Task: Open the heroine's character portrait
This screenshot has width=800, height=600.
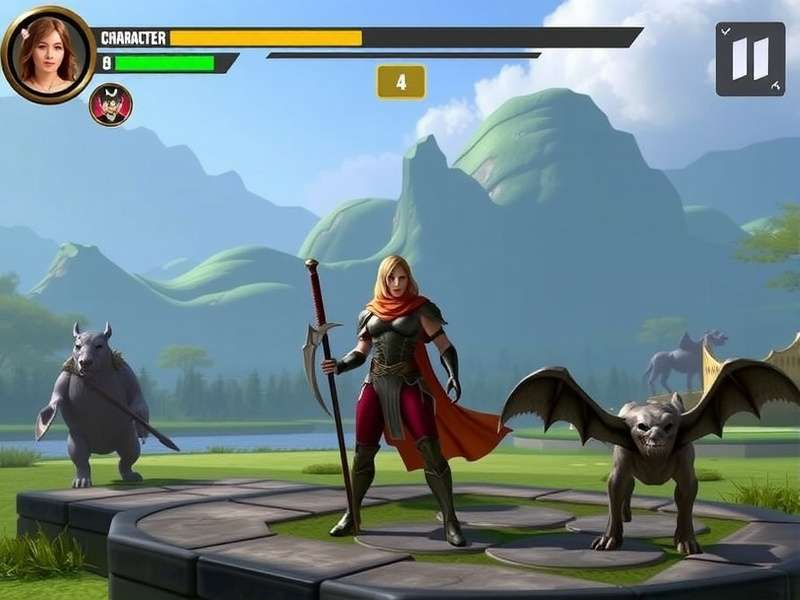Action: 47,53
